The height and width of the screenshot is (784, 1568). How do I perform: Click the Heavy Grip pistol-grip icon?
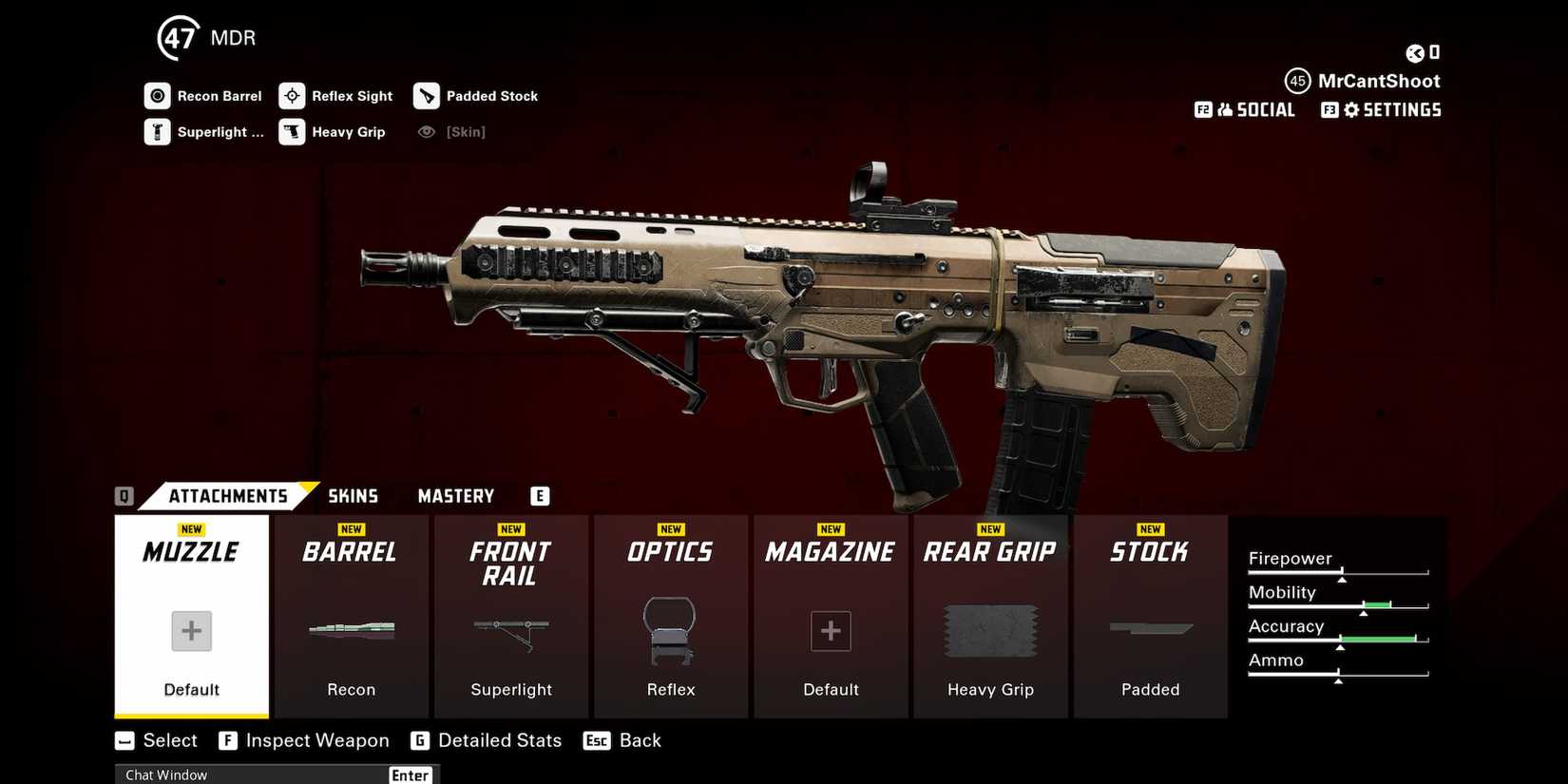292,131
